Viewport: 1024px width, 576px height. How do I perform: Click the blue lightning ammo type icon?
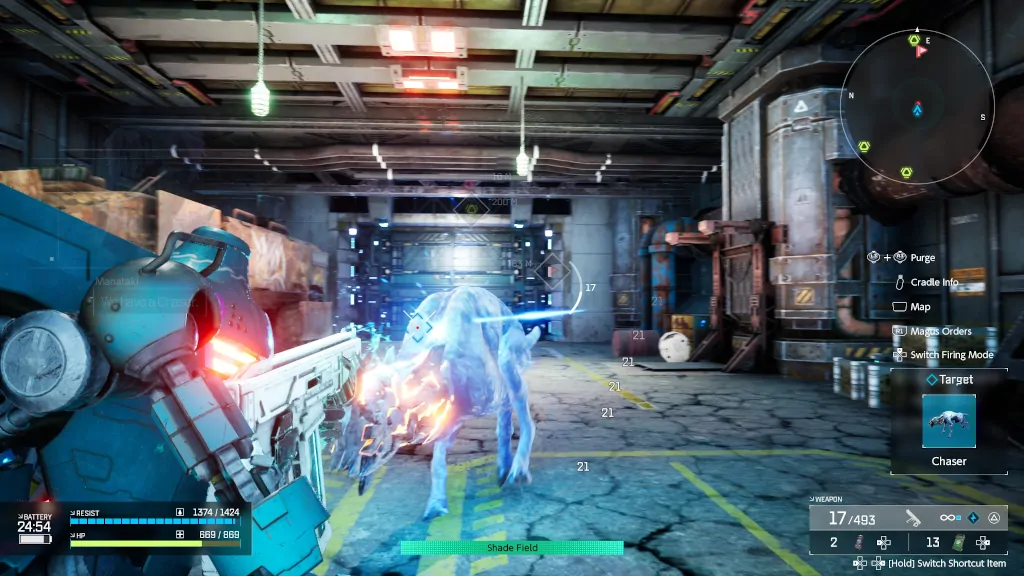tap(972, 518)
